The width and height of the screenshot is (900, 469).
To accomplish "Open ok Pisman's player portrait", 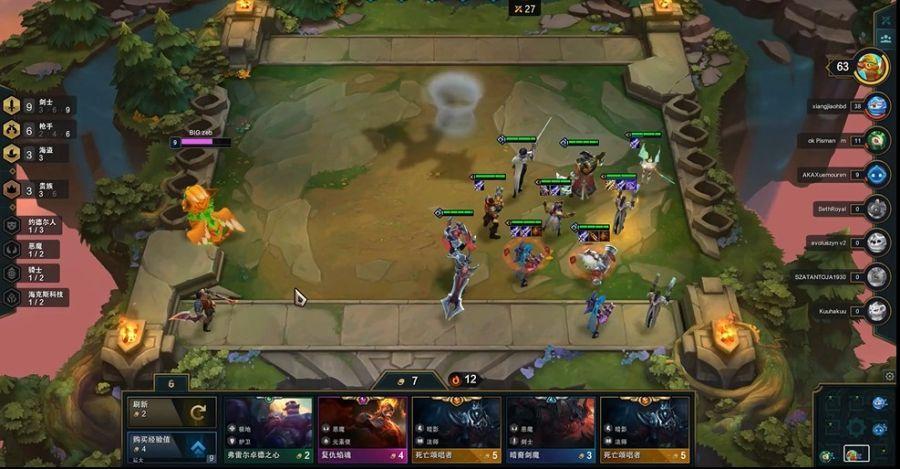I will [877, 140].
